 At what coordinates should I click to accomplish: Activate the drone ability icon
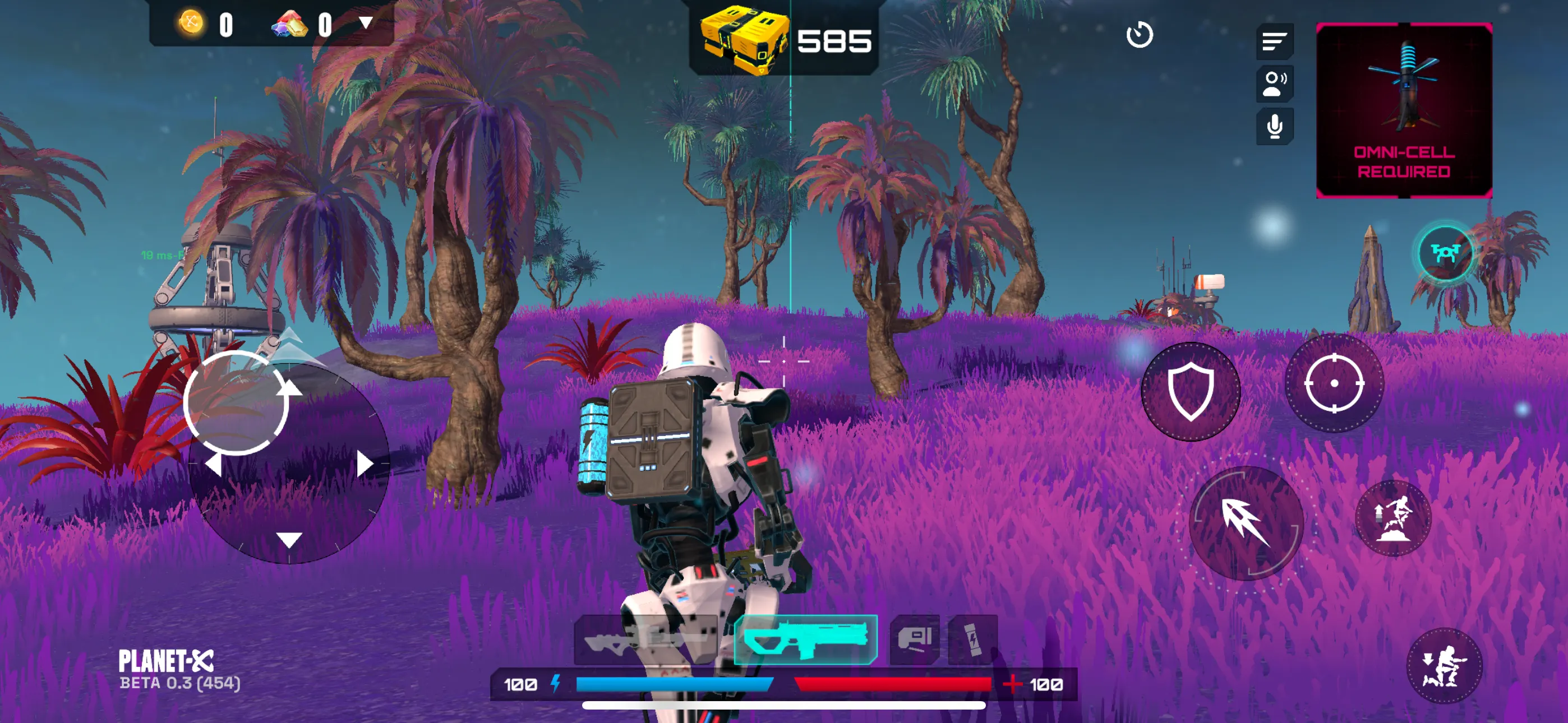(x=1445, y=253)
